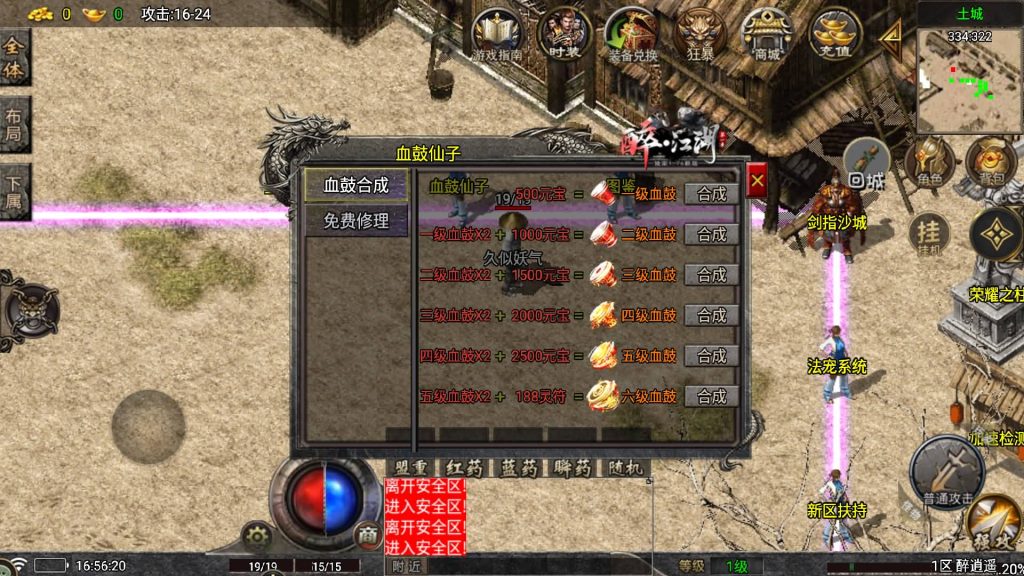The width and height of the screenshot is (1024, 576).
Task: Tap the 普通攻击 normal attack button
Action: [946, 468]
